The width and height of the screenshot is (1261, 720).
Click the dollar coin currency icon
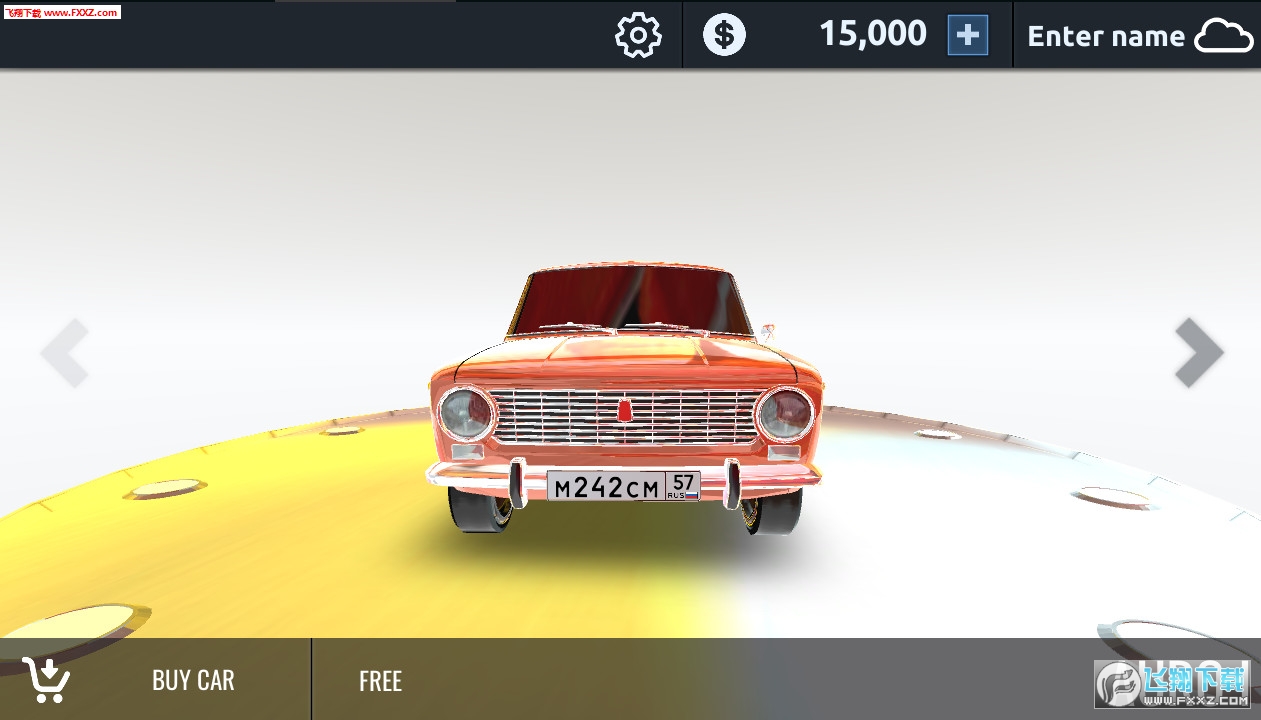click(724, 35)
